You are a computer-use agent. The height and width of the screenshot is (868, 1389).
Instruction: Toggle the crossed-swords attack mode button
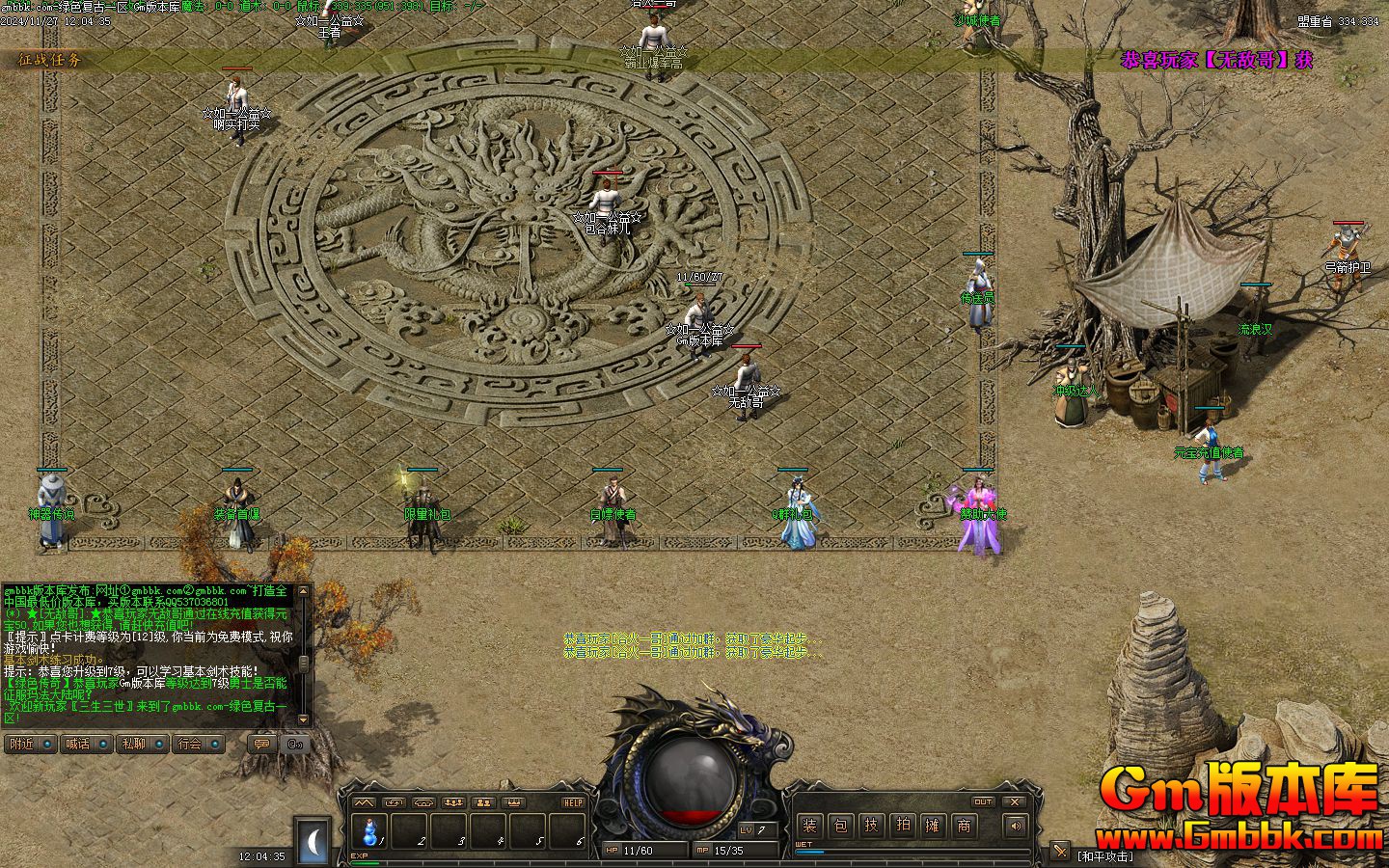[x=1059, y=851]
